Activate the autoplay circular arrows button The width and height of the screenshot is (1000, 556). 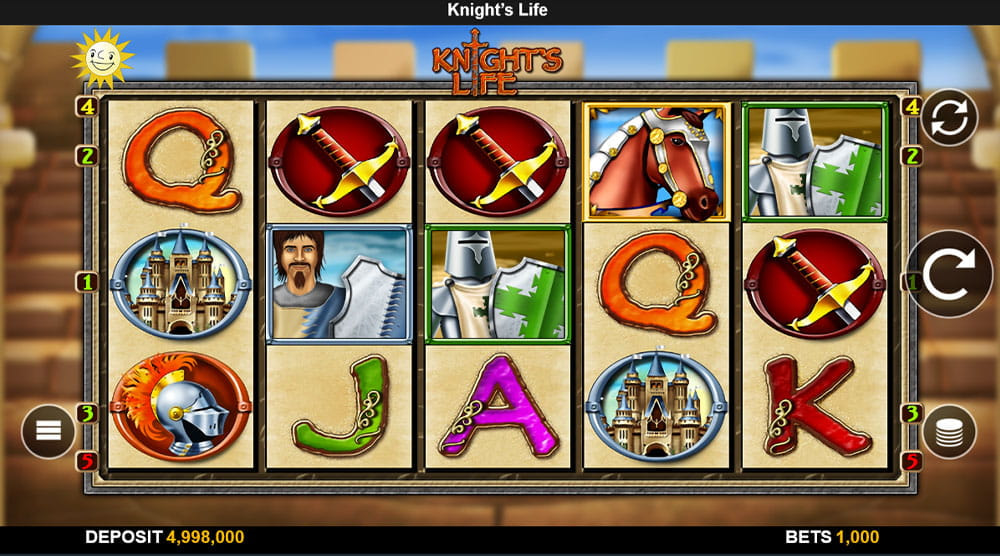point(949,118)
